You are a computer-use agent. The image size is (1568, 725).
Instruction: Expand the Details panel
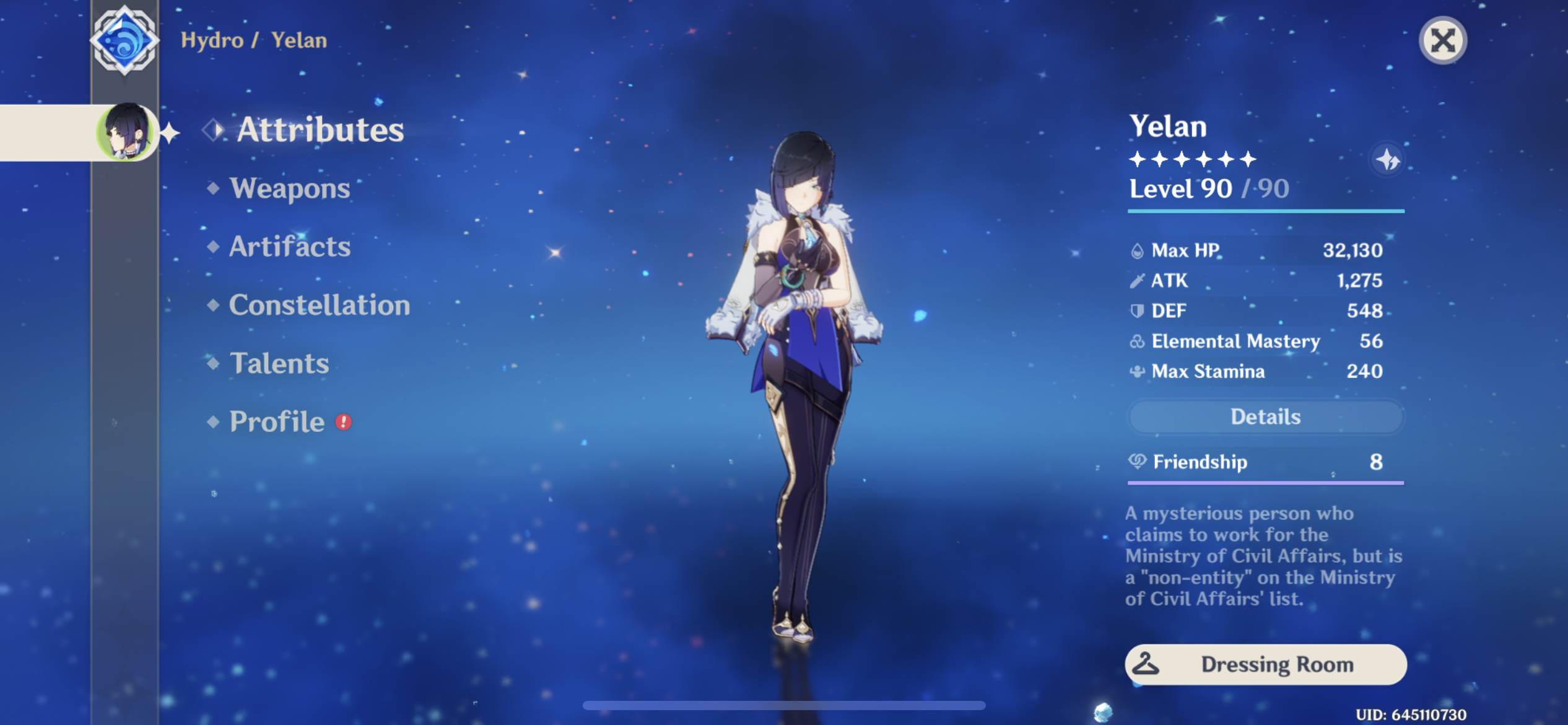[1265, 416]
